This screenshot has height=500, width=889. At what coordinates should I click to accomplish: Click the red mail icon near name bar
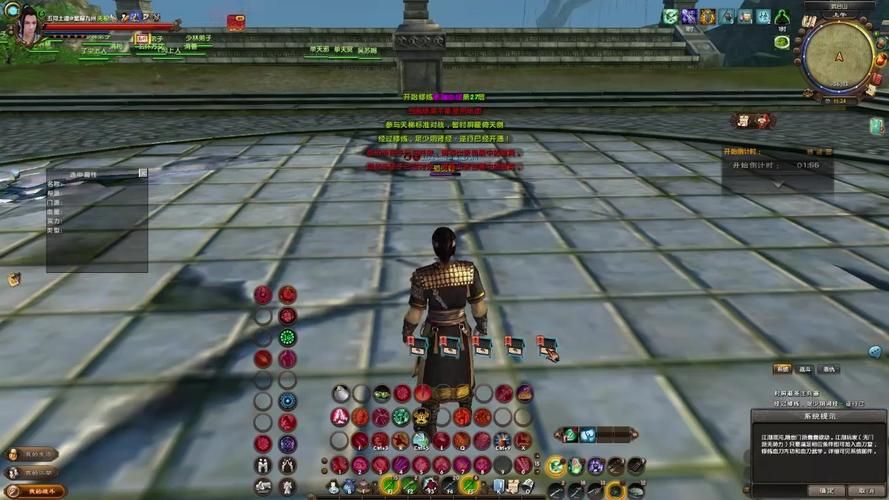236,21
